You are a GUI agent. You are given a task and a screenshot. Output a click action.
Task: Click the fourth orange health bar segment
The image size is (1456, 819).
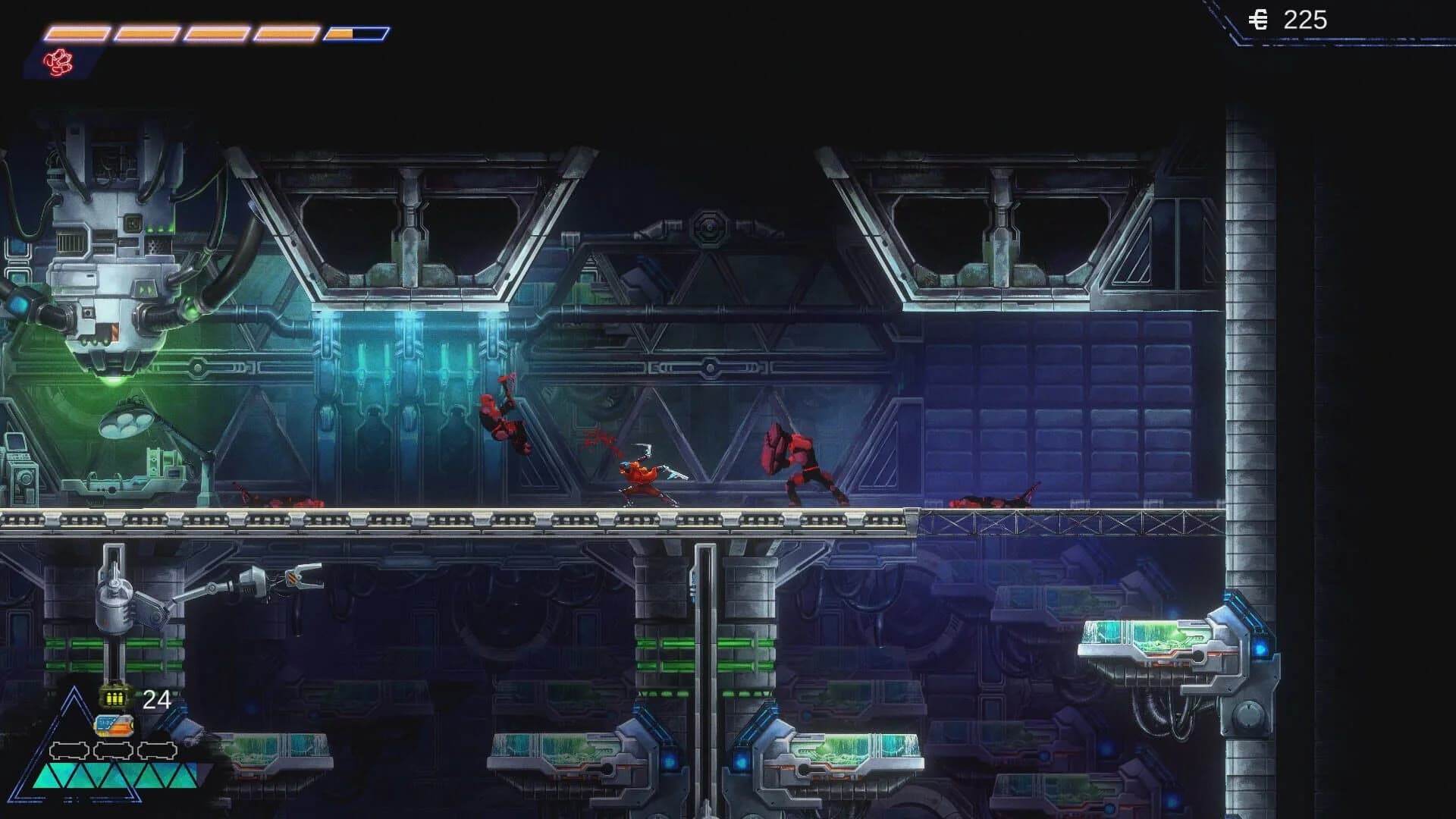pos(285,33)
